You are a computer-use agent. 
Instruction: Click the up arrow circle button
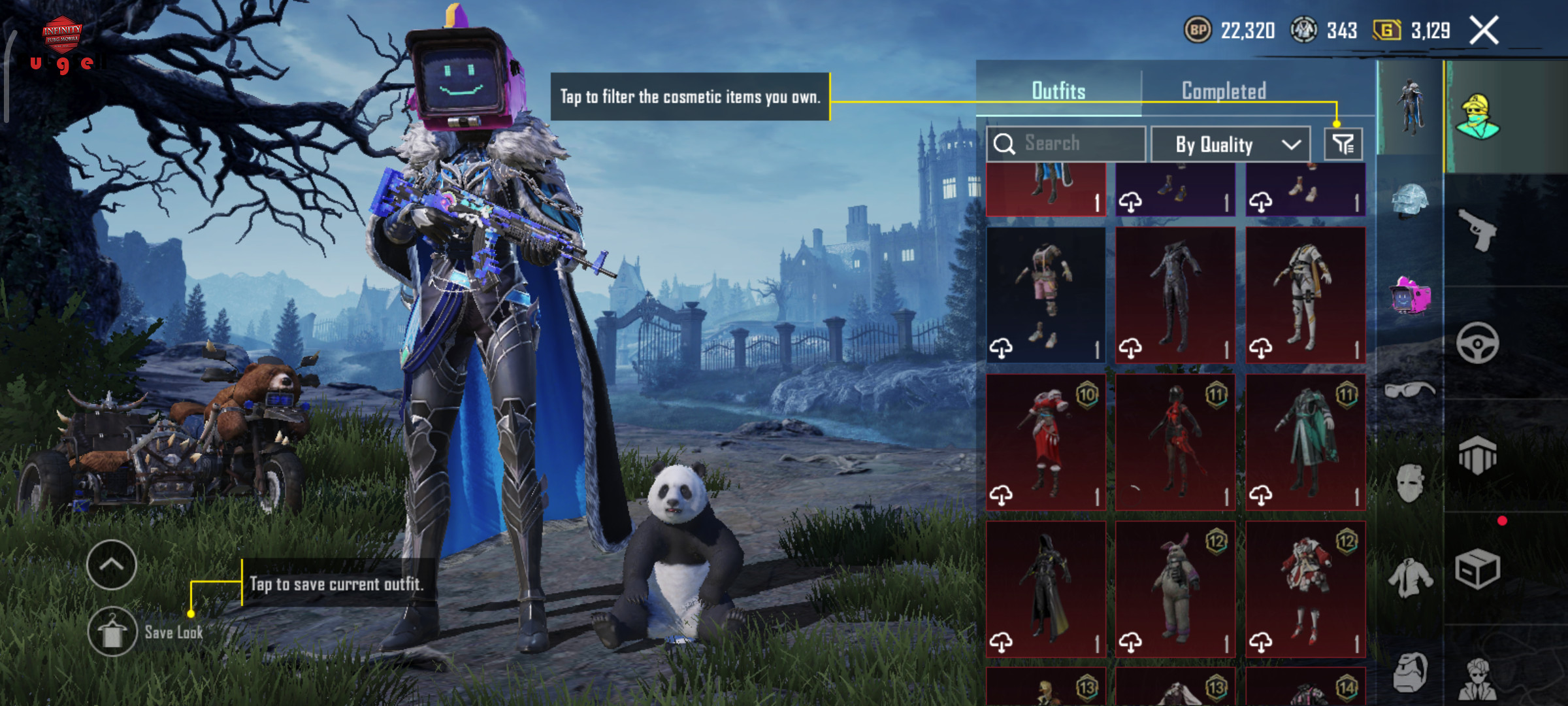(111, 565)
